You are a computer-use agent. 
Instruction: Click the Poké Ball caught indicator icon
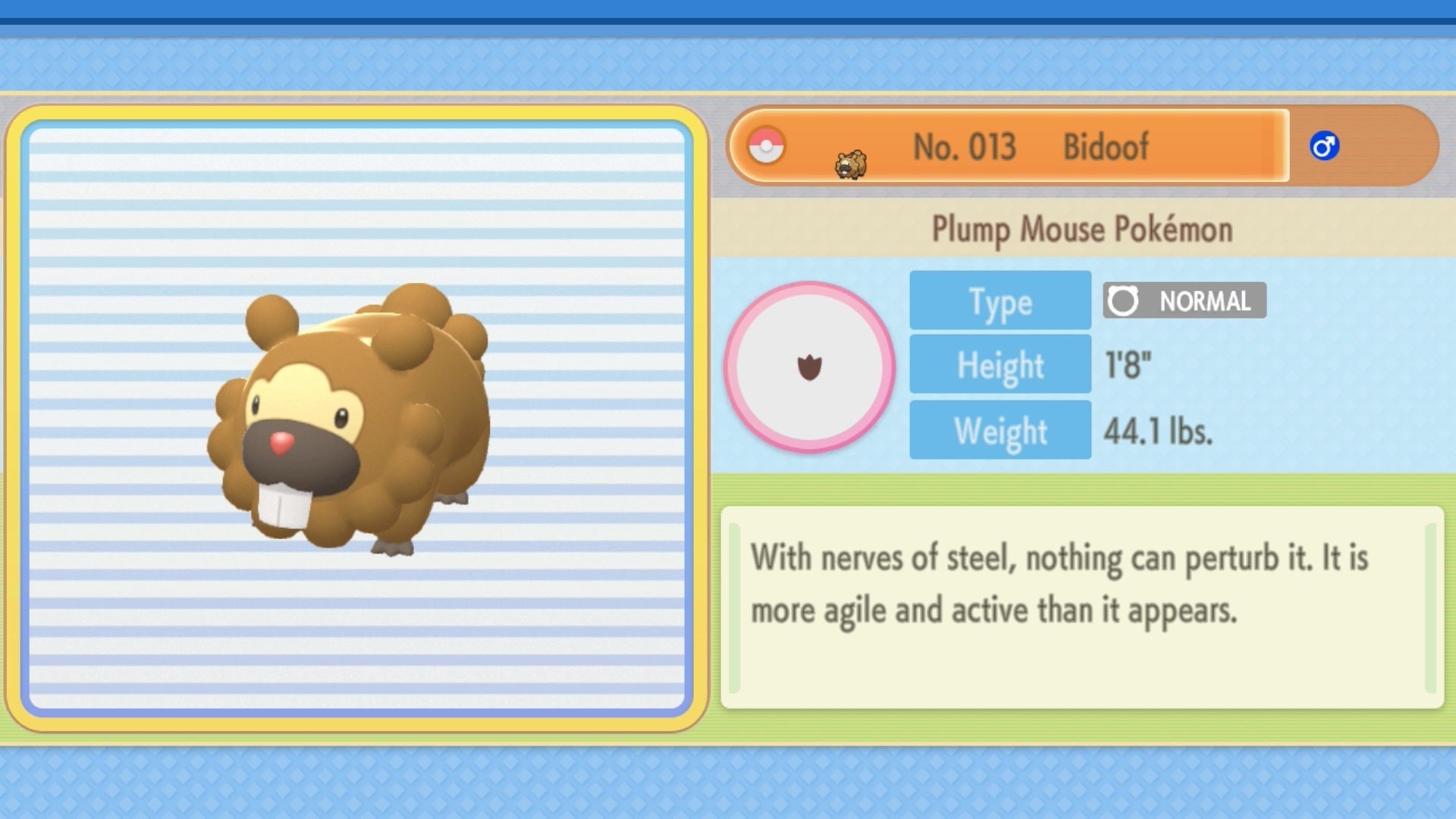pos(767,146)
